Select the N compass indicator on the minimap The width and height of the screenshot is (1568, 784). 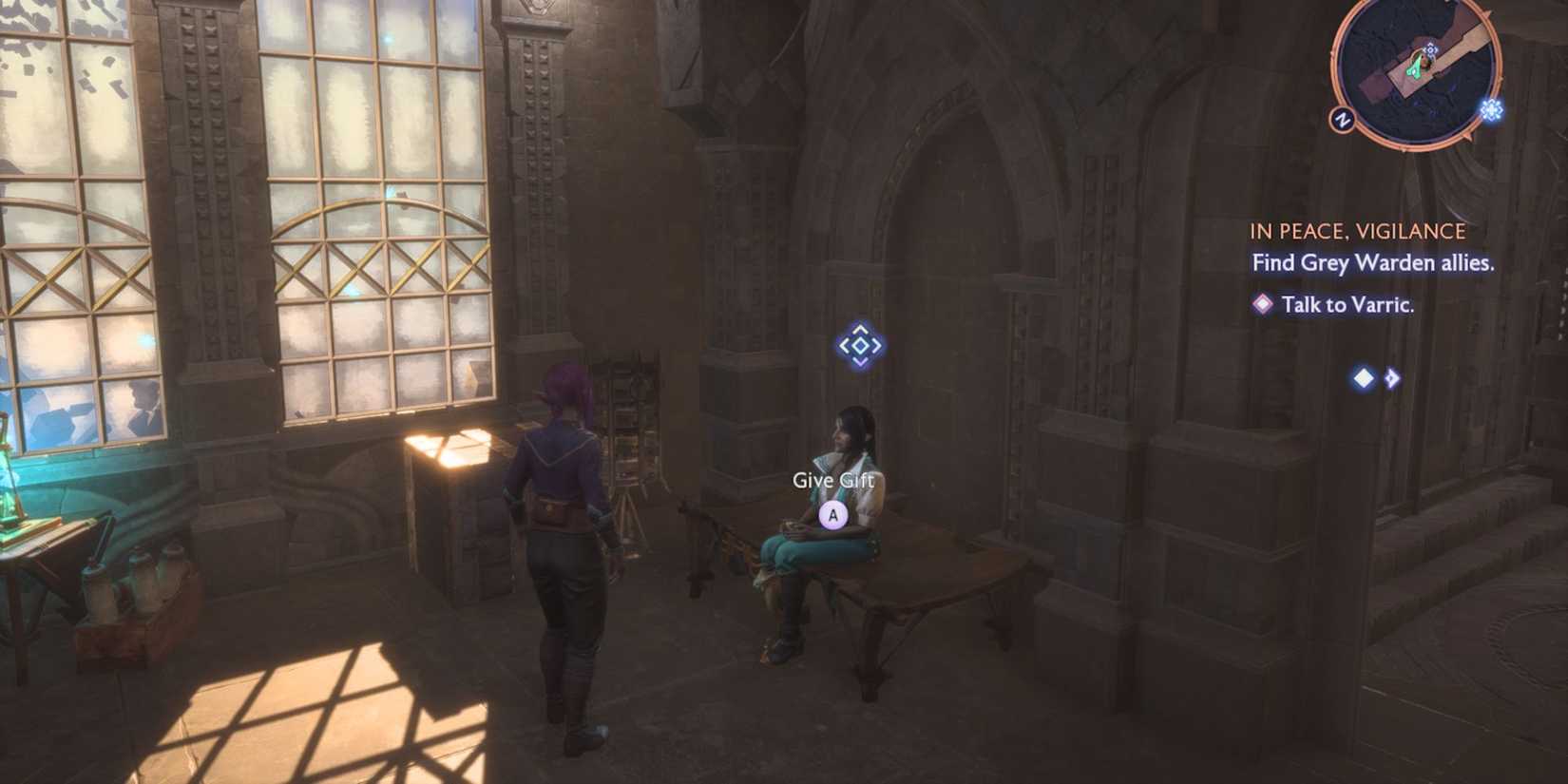tap(1343, 119)
